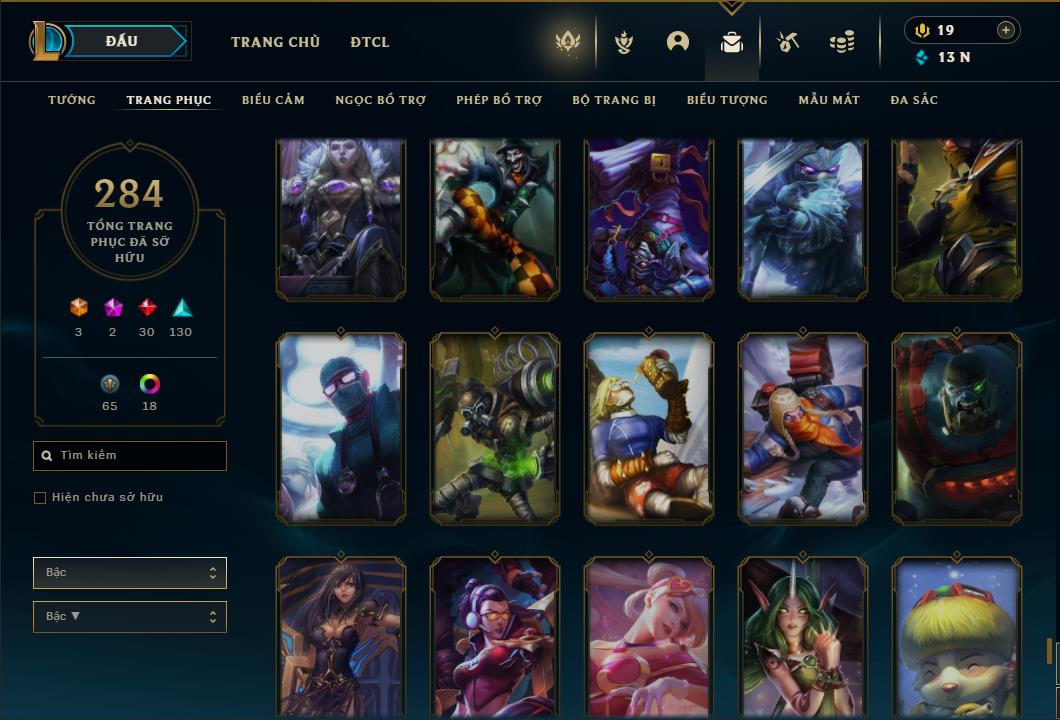This screenshot has width=1060, height=720.
Task: Show the BỘ TRANG BỊ tab
Action: (614, 100)
